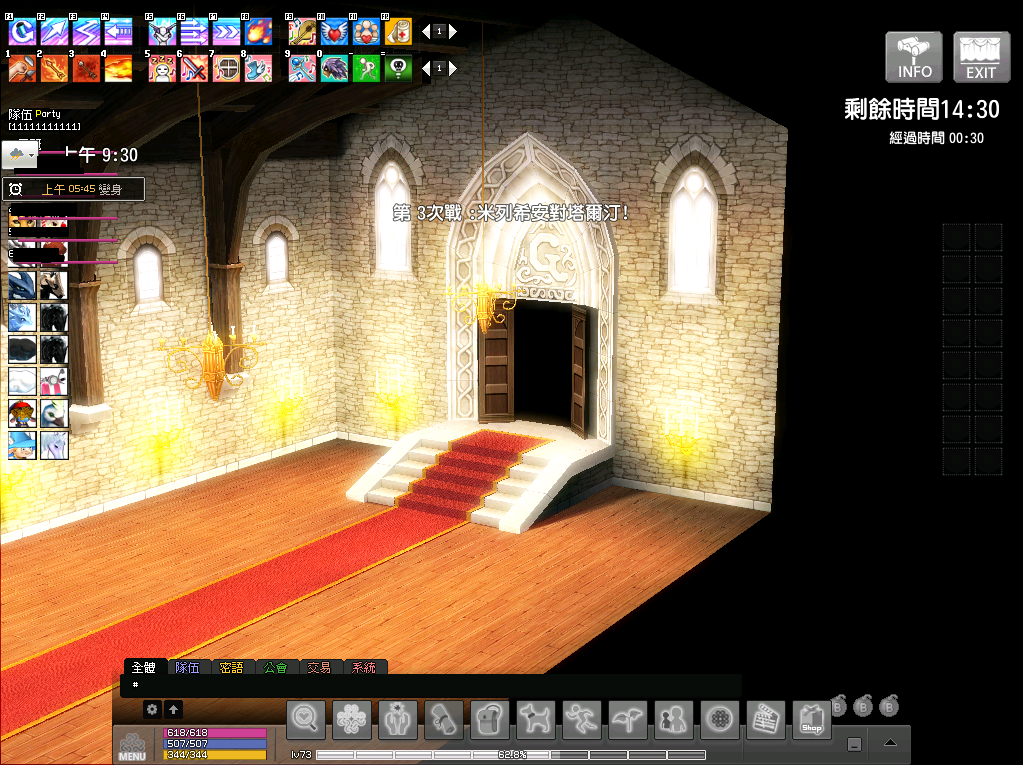Viewport: 1023px width, 765px height.
Task: Open the 交易 trade chat tab
Action: click(x=319, y=667)
